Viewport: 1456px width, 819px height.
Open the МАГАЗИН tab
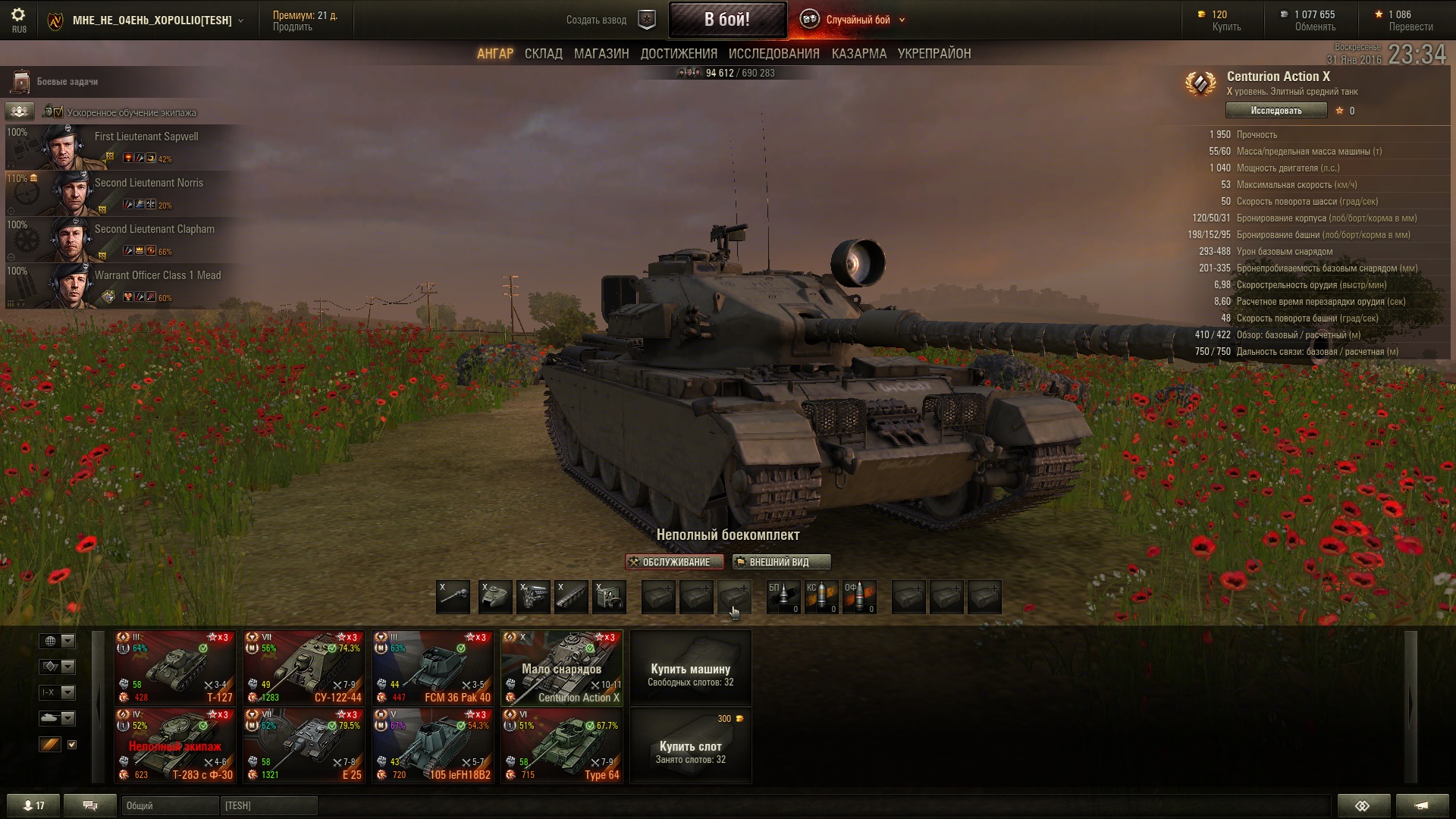601,54
